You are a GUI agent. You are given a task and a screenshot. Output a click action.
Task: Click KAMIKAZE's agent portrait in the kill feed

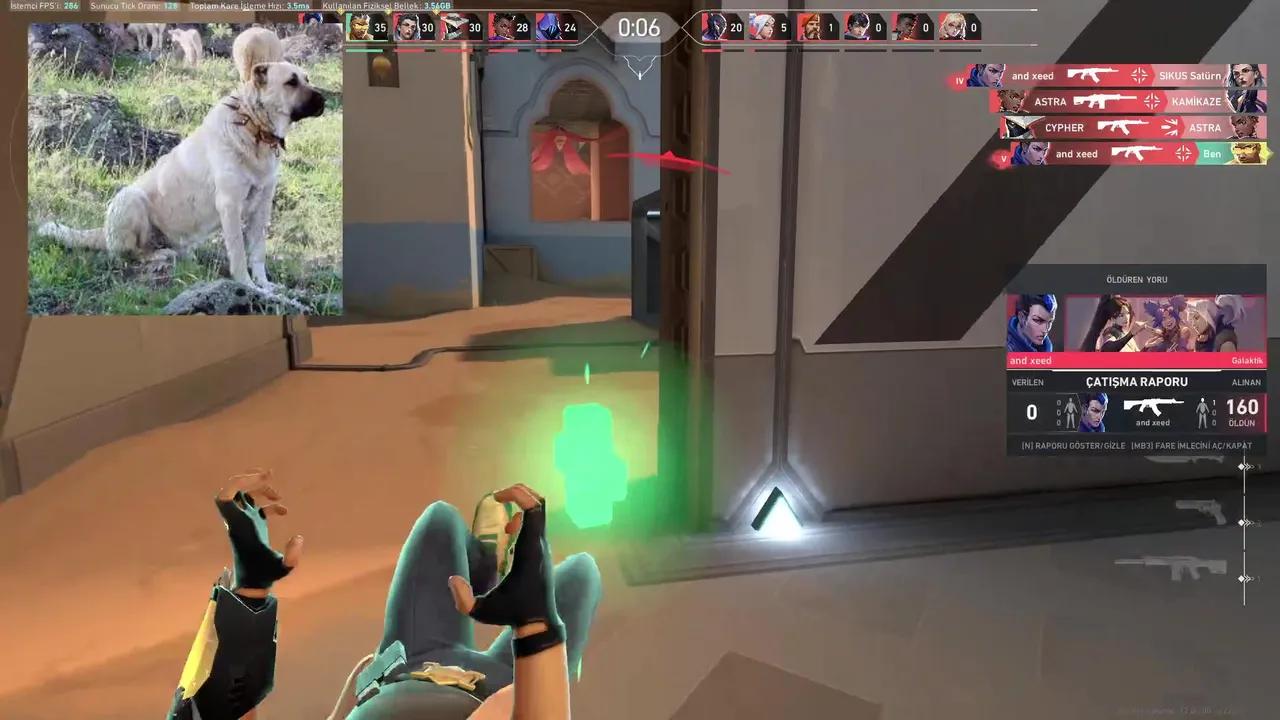pyautogui.click(x=1246, y=101)
